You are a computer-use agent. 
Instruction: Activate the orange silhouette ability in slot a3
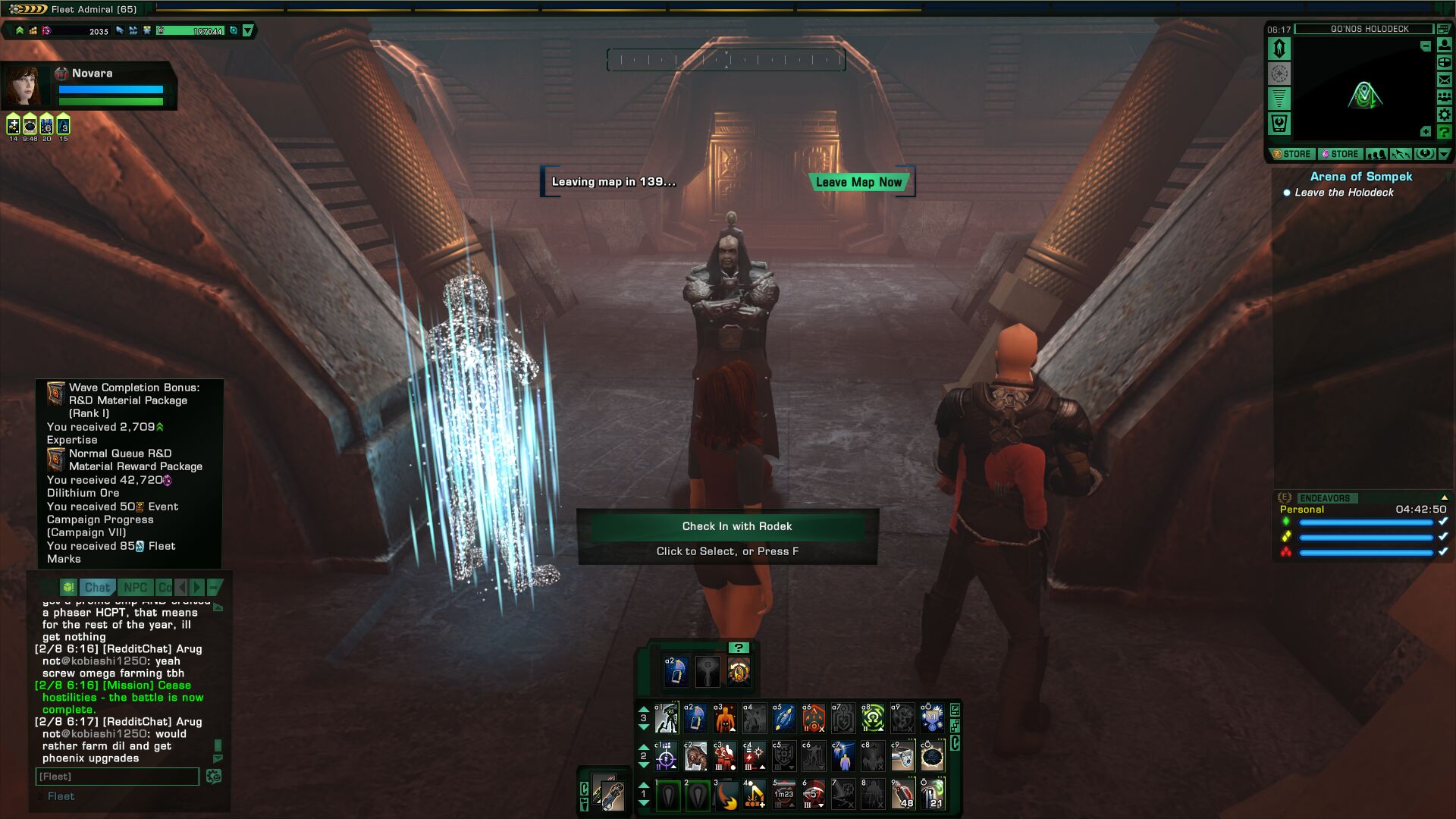[725, 718]
